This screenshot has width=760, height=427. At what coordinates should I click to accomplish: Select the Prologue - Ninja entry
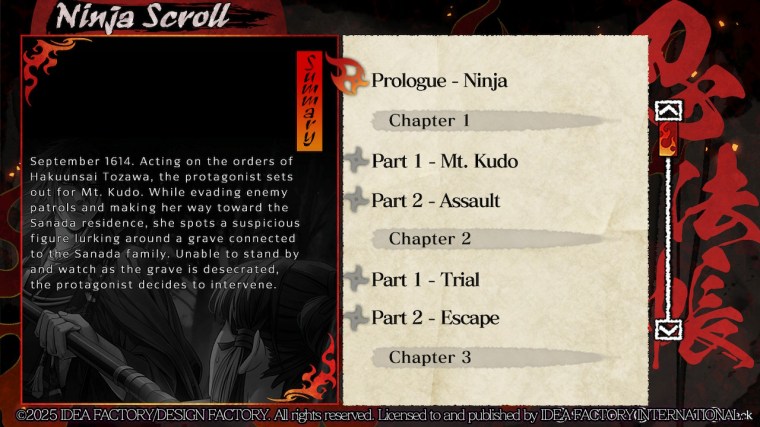click(x=439, y=81)
